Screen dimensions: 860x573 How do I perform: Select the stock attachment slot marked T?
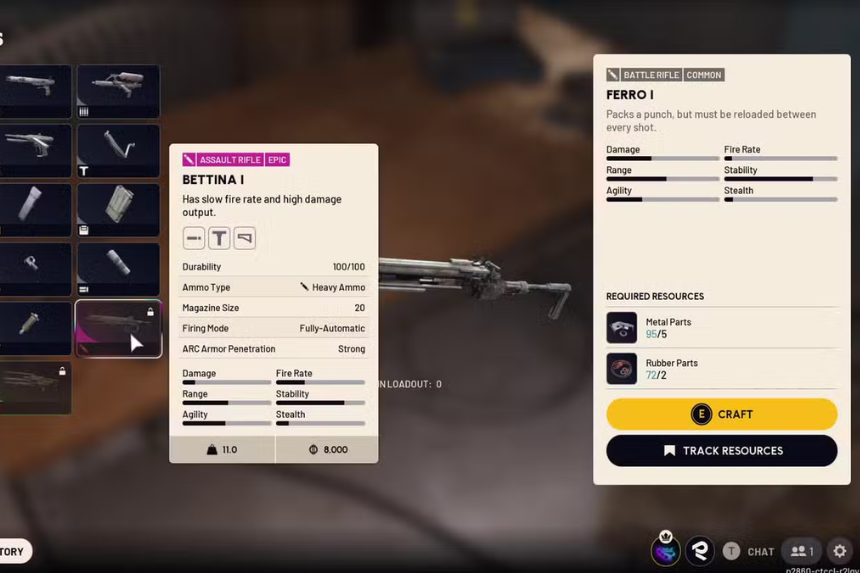(118, 151)
